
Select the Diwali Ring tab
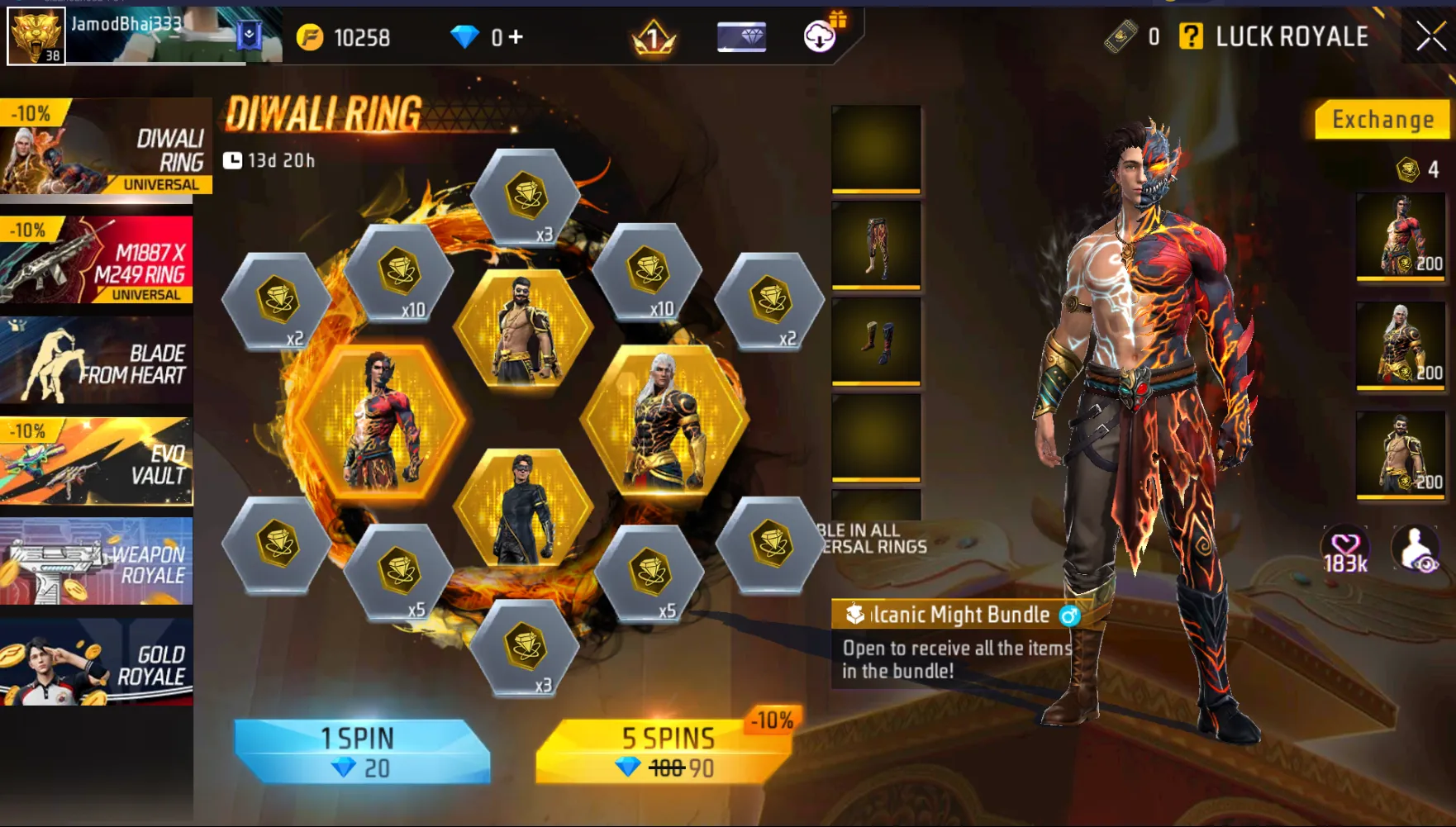(x=105, y=147)
